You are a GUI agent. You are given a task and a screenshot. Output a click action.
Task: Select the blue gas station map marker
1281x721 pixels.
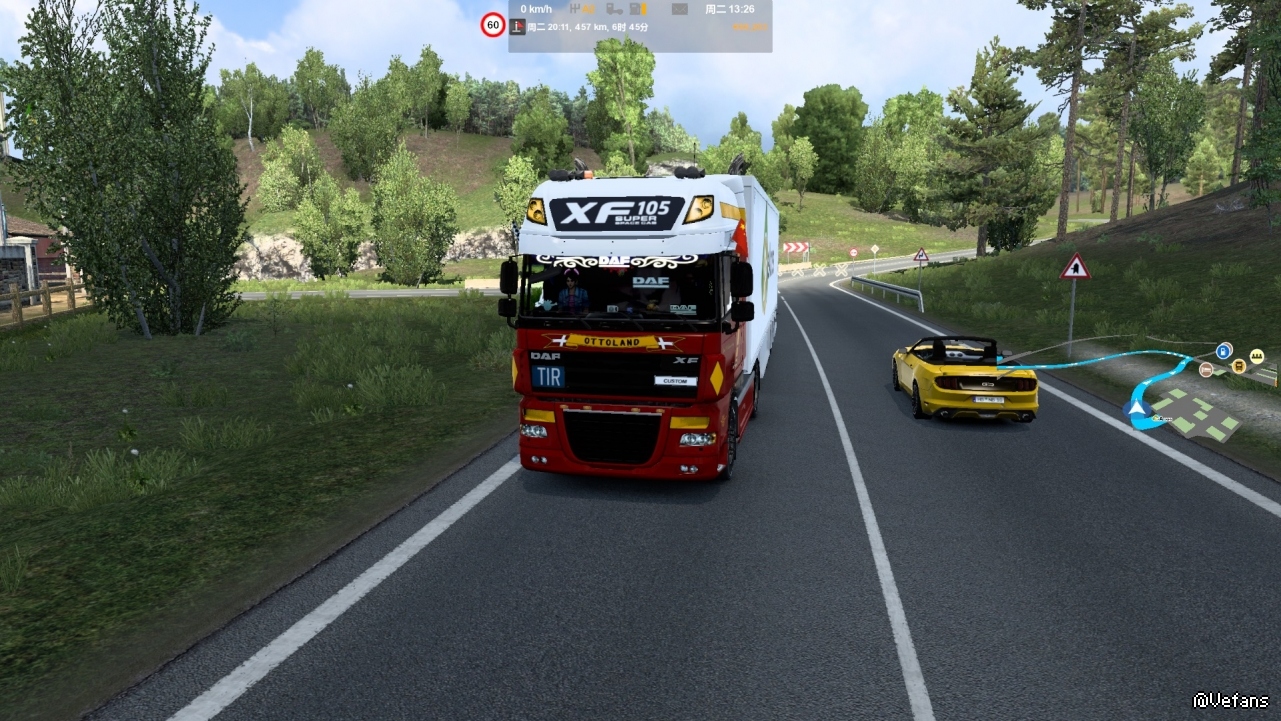point(1224,350)
